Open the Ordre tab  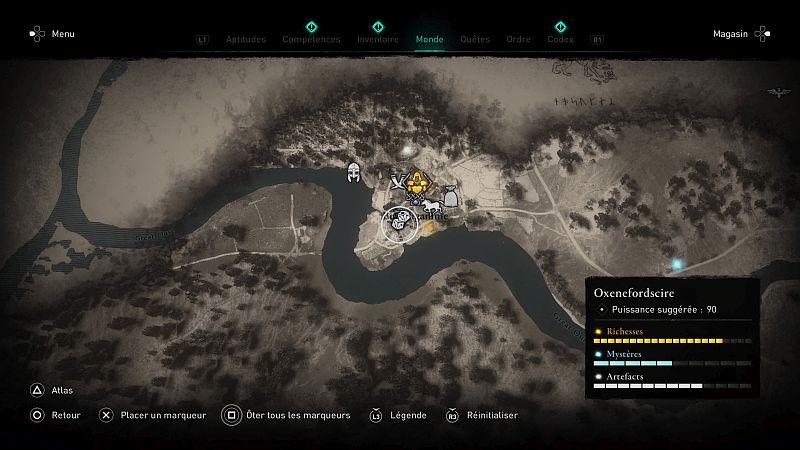point(518,40)
